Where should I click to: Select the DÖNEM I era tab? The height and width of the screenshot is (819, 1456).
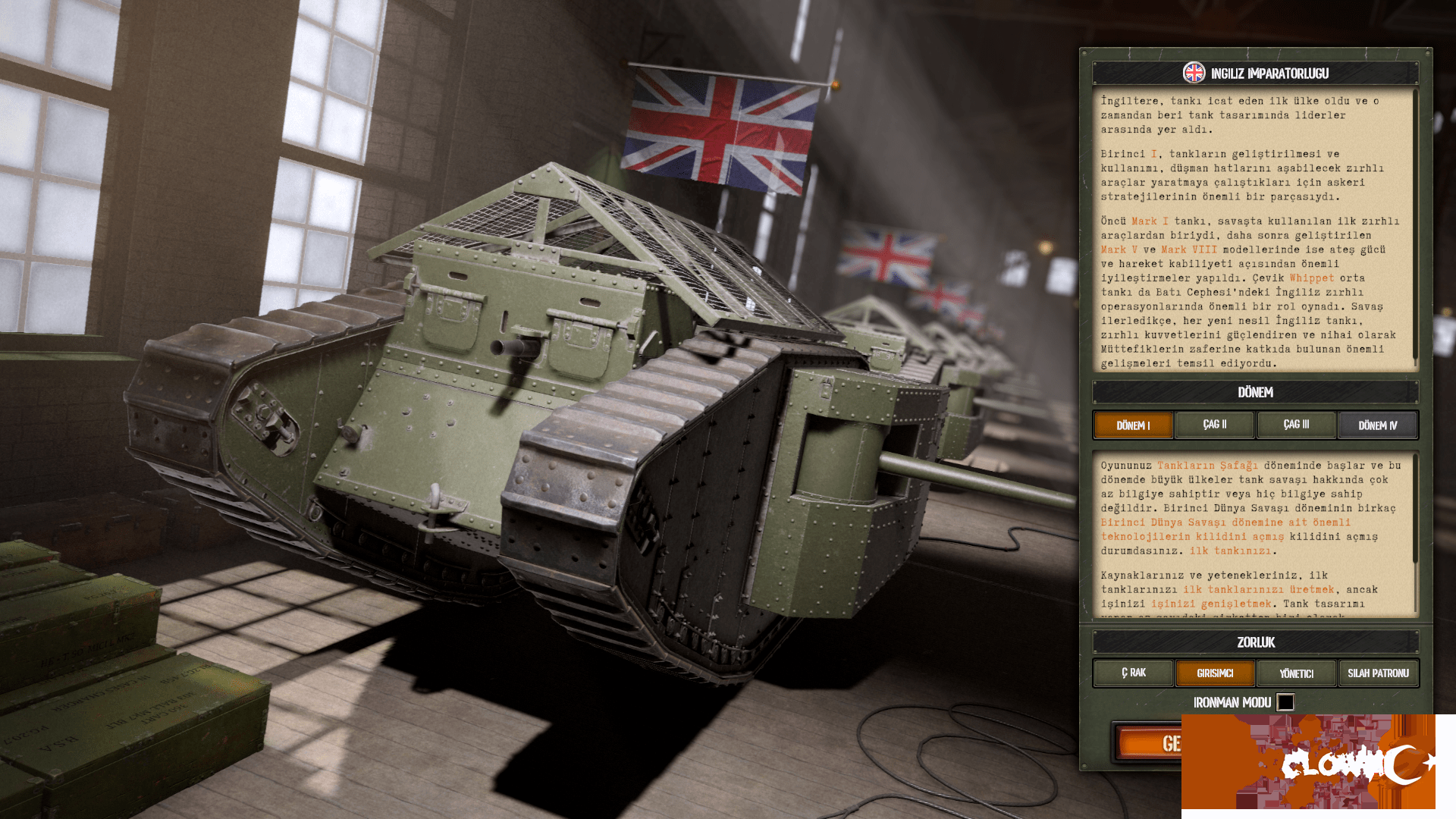[x=1133, y=425]
